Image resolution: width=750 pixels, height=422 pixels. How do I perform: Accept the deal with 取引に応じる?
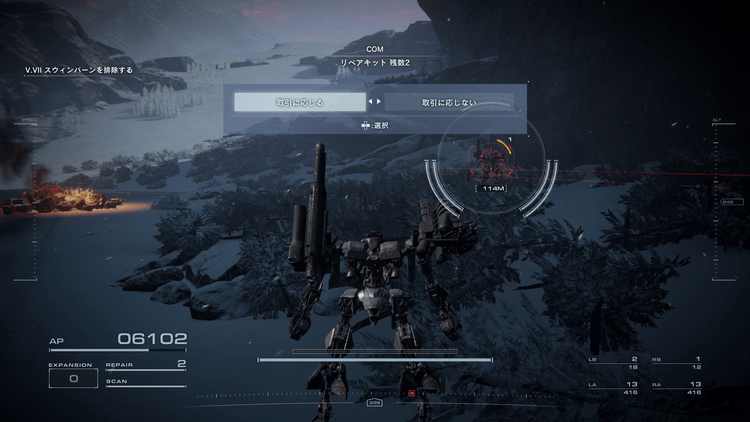click(x=300, y=102)
